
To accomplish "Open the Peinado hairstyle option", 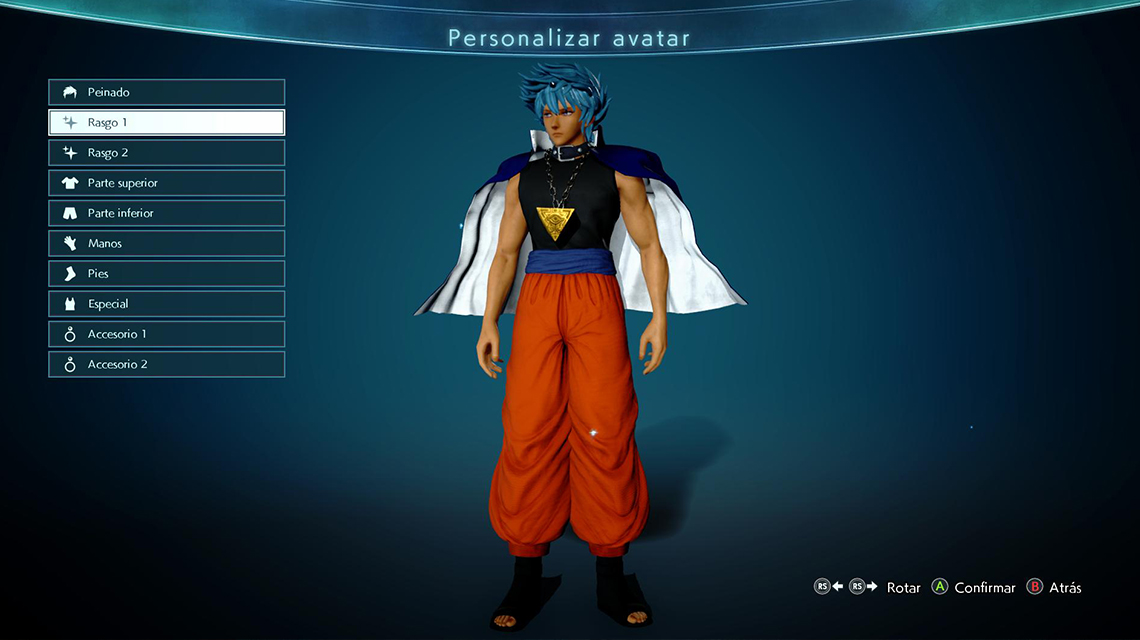I will pyautogui.click(x=166, y=92).
